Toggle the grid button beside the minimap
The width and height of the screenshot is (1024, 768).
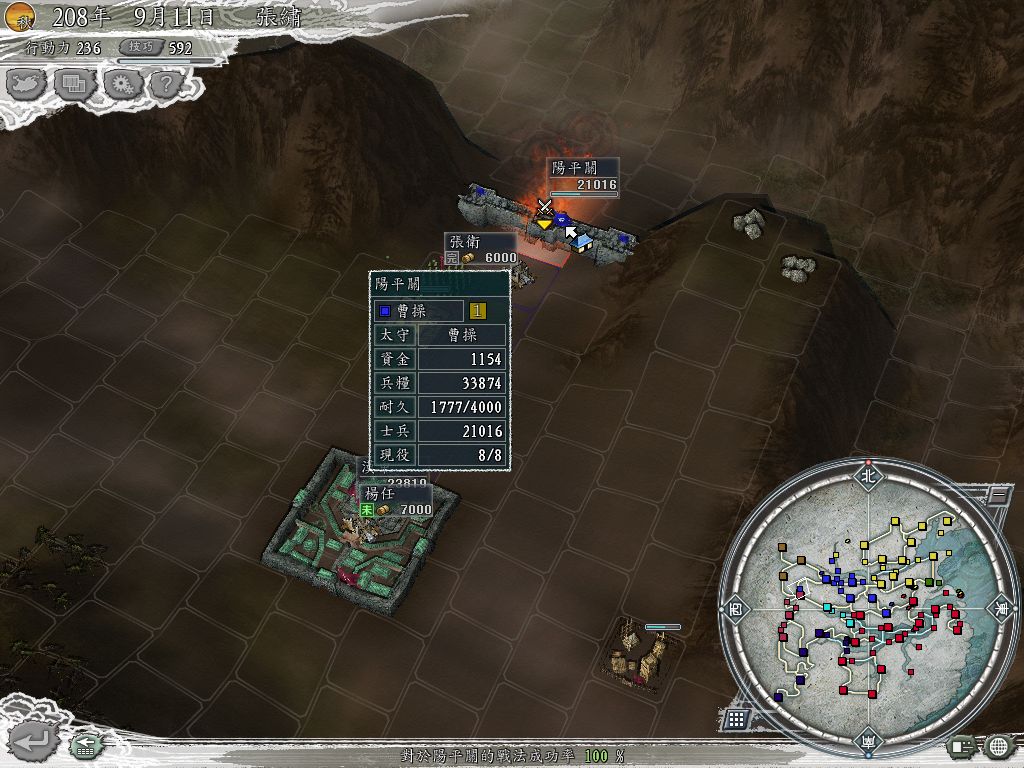736,718
